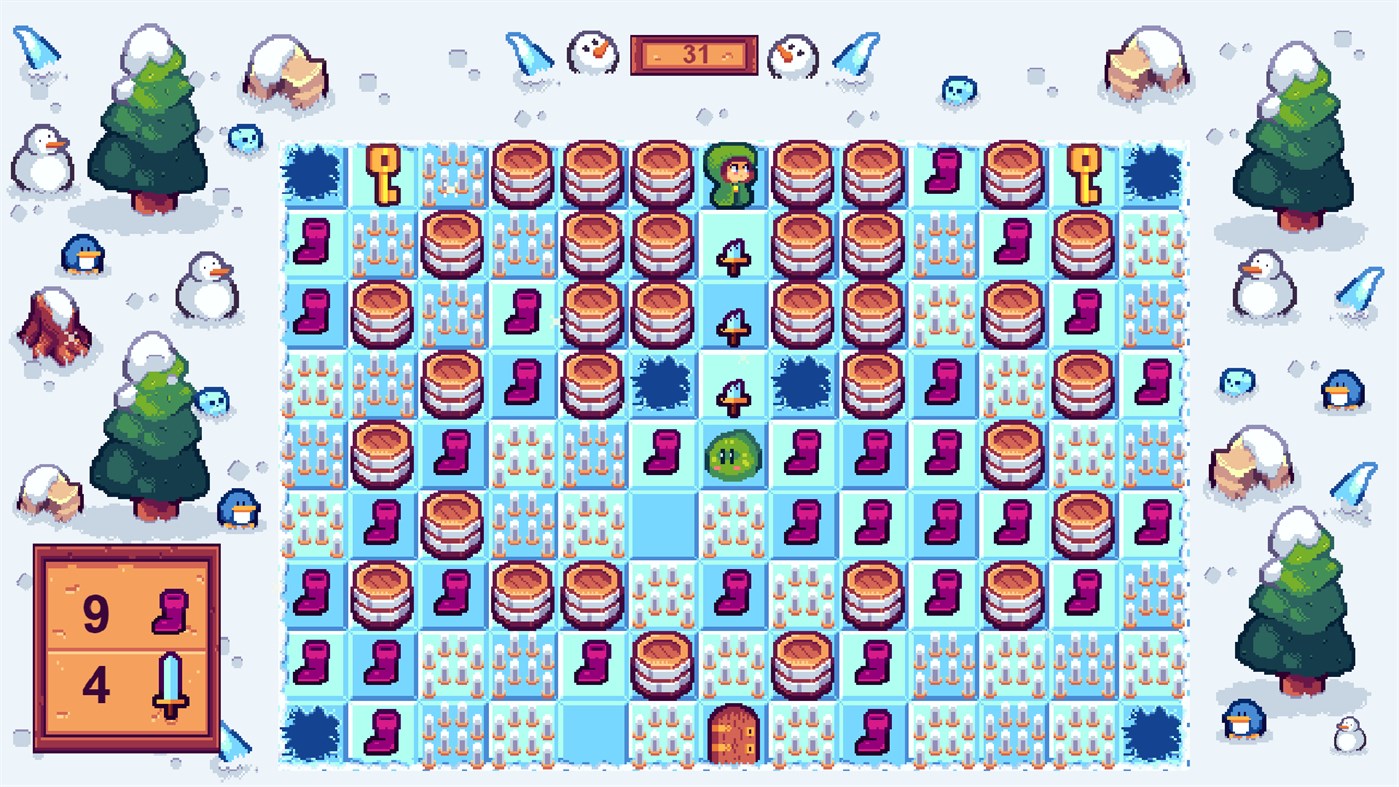Select the boot tile left of the slime
Screen dimensions: 1399x787
662,453
